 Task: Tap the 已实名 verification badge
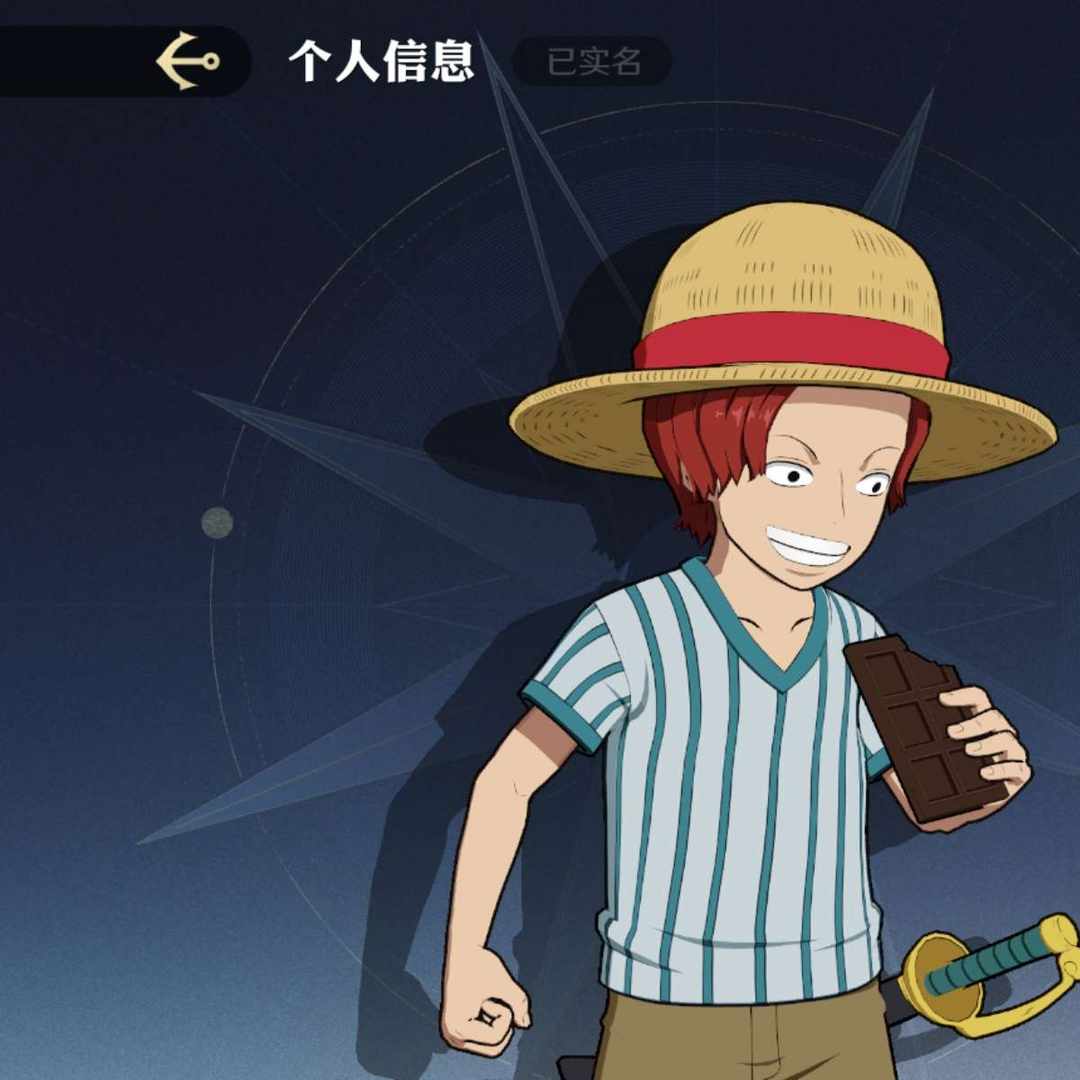pyautogui.click(x=593, y=62)
